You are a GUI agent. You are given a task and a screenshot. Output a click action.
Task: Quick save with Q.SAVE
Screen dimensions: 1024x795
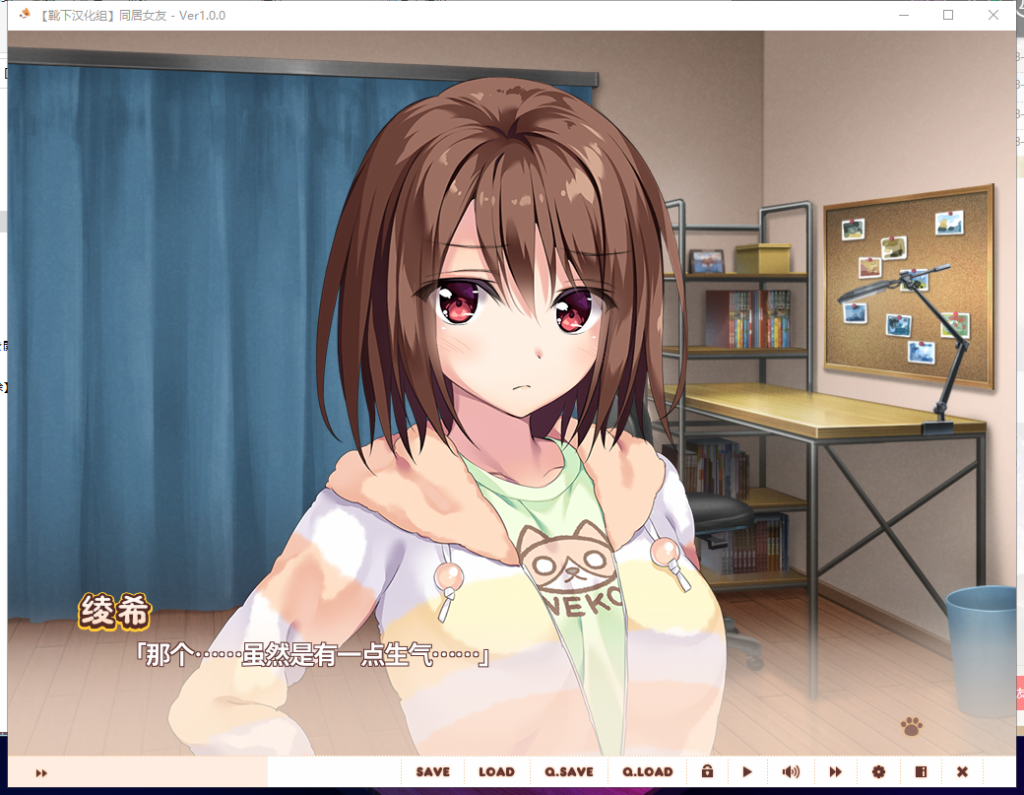(x=569, y=772)
